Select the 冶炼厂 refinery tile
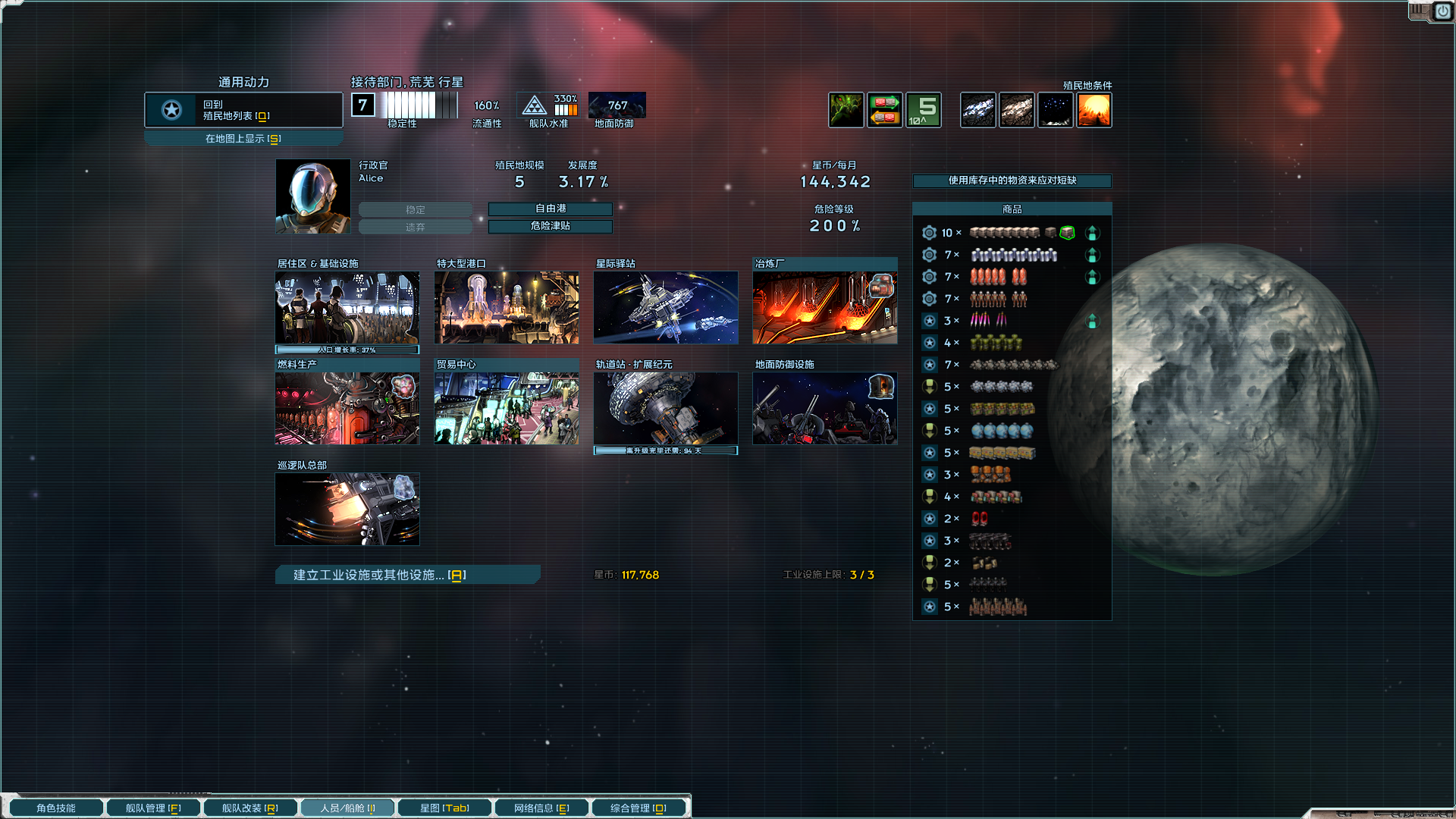 (x=825, y=308)
